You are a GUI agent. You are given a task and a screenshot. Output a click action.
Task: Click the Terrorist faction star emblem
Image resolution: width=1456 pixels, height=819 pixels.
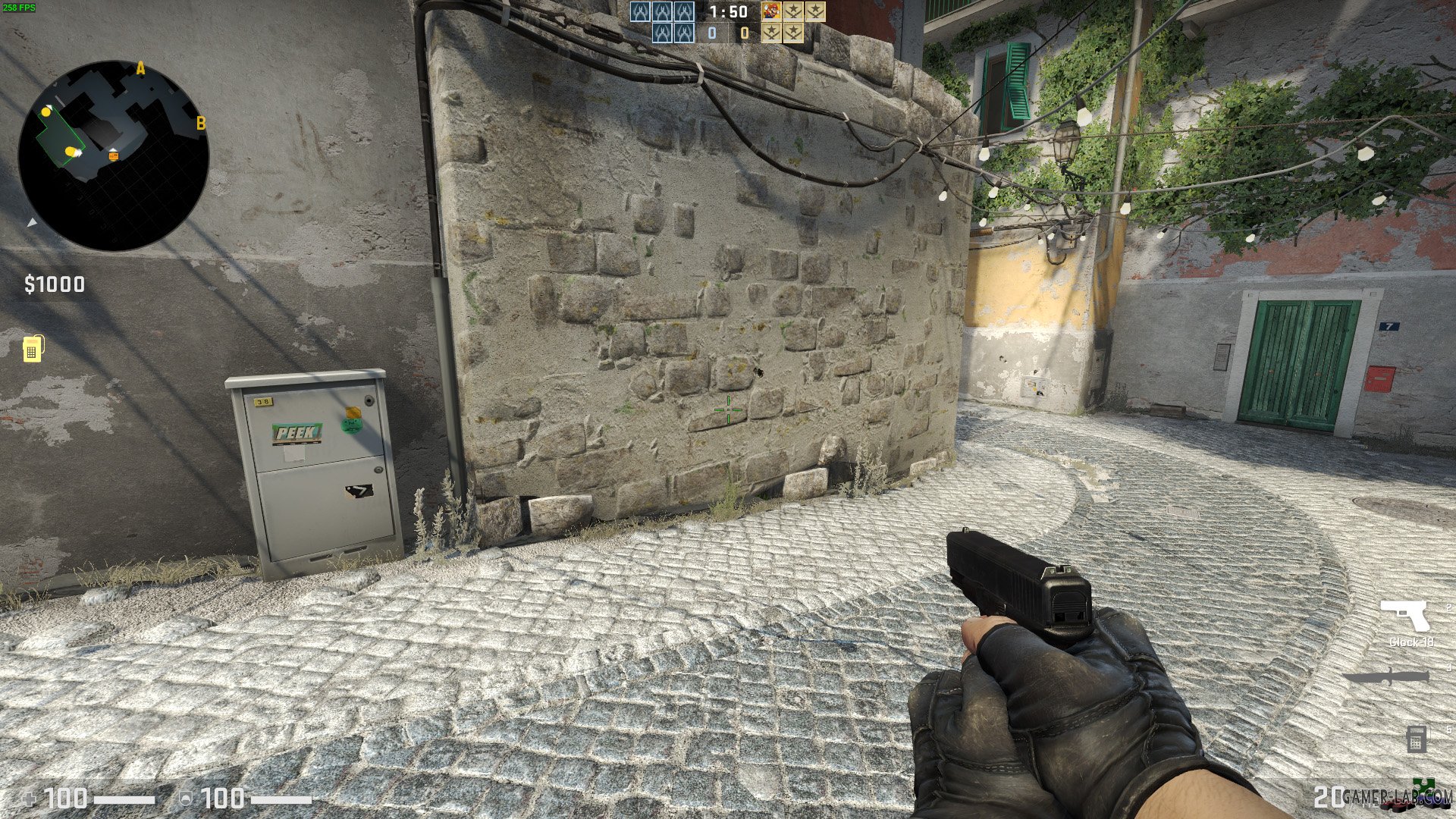pyautogui.click(x=795, y=11)
